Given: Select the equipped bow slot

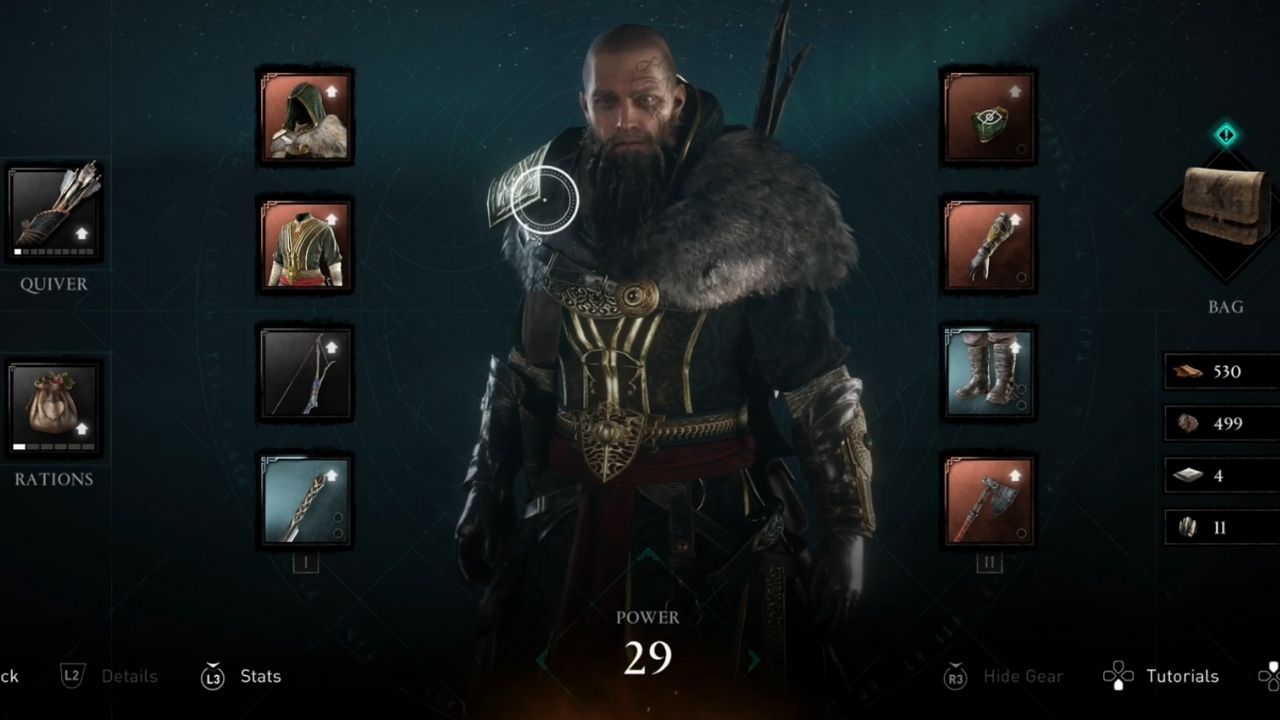Looking at the screenshot, I should tap(305, 373).
